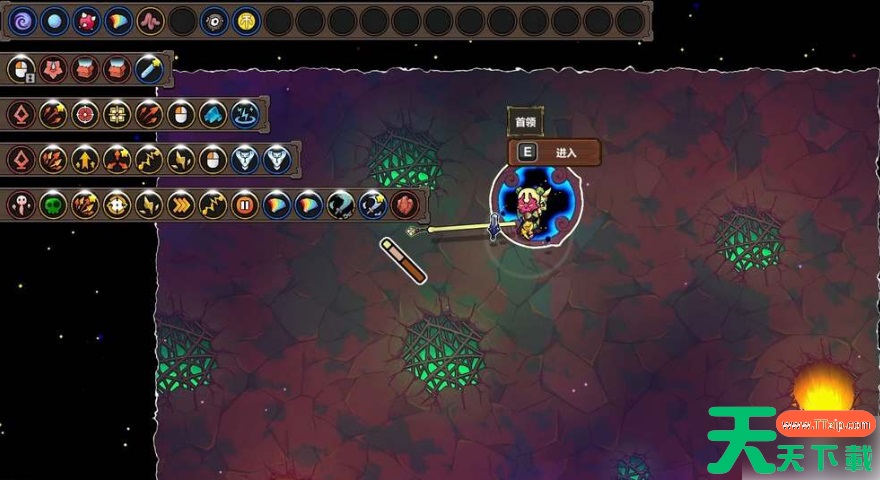Select the pink worm icon
The height and width of the screenshot is (480, 880).
coord(150,21)
